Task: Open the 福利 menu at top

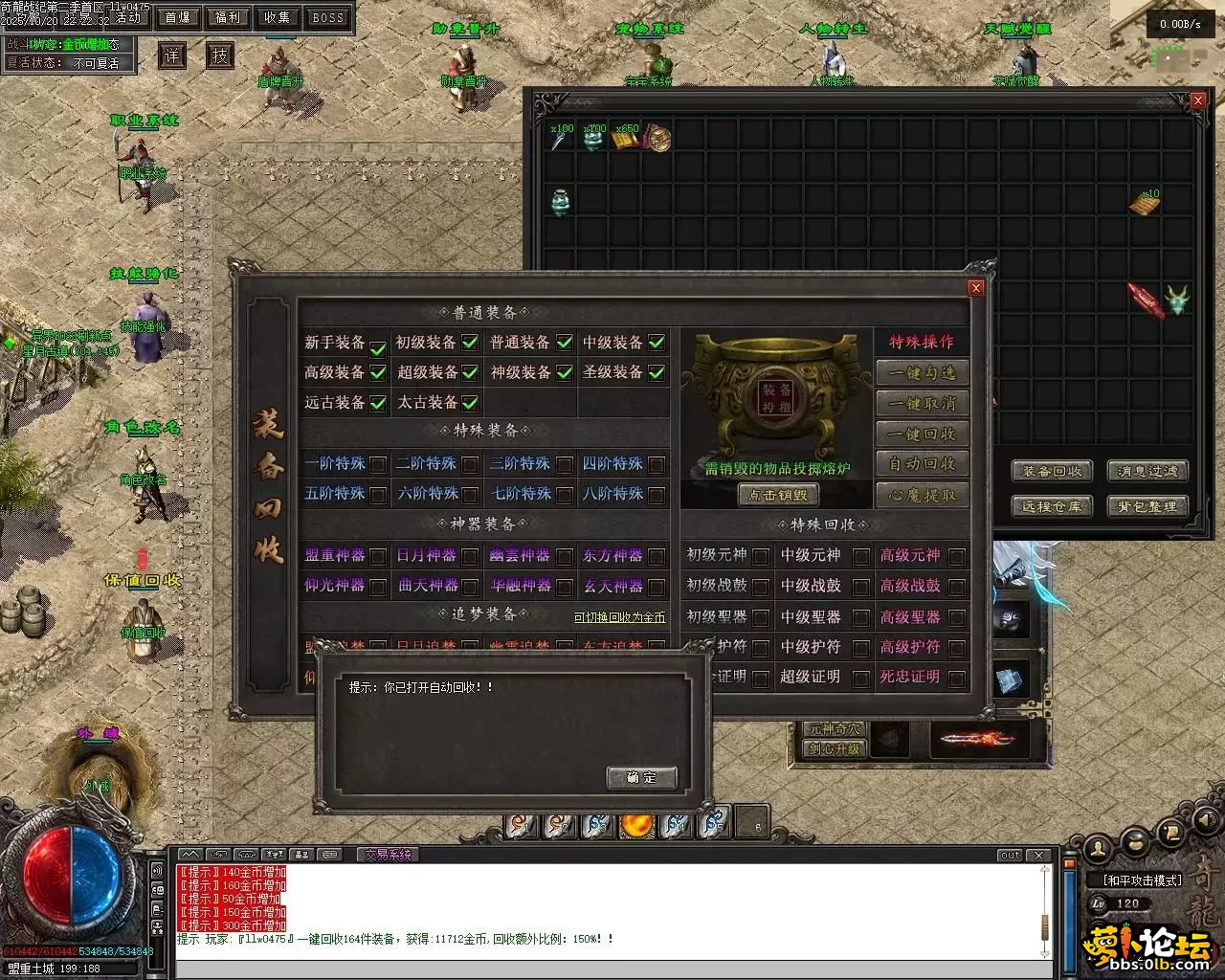Action: (228, 17)
